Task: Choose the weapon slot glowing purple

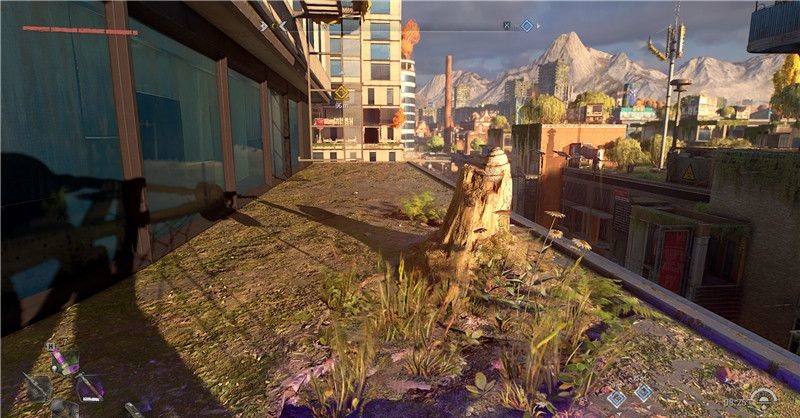Action: click(90, 386)
